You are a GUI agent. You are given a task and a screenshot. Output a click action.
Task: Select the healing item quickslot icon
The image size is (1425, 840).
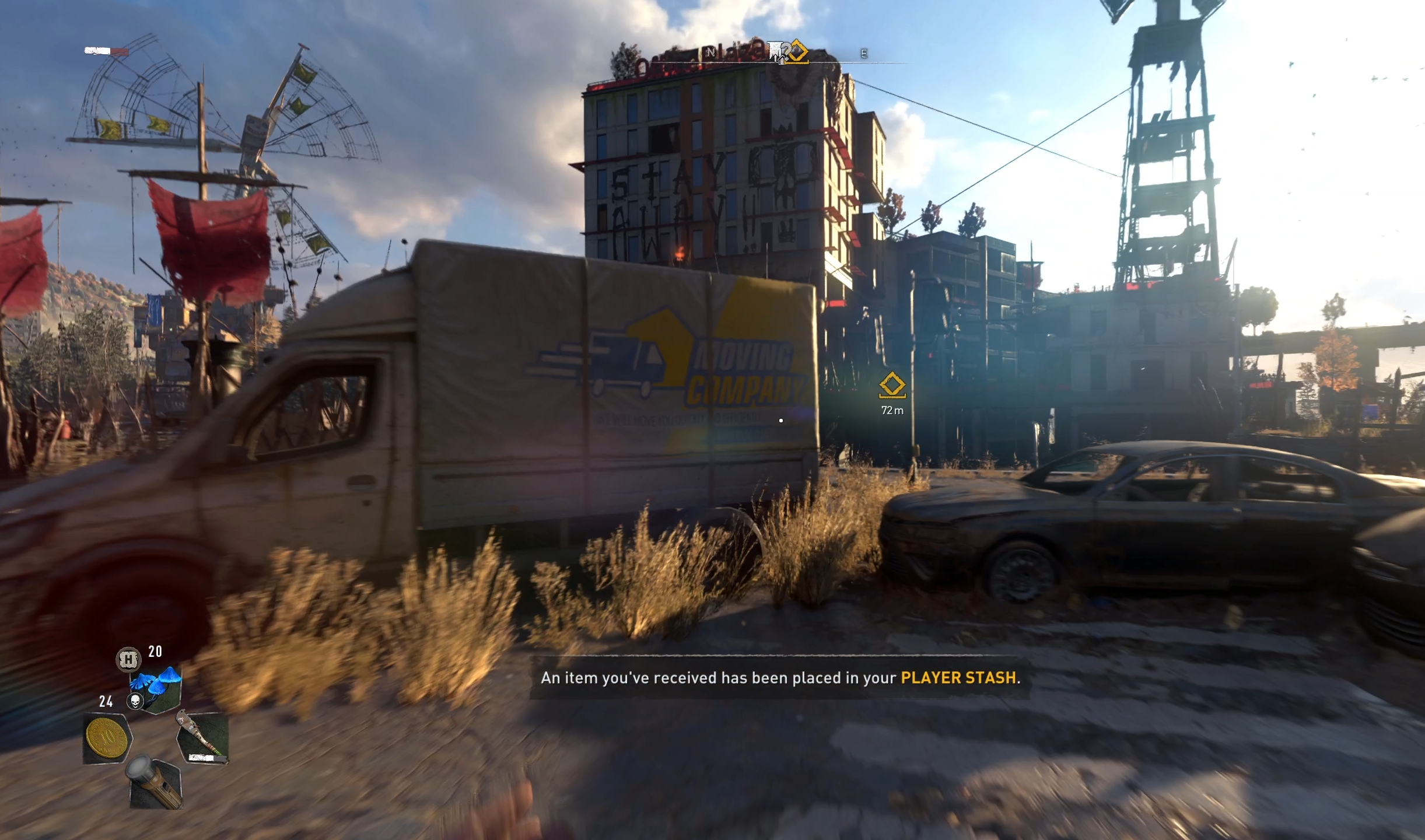tap(128, 659)
